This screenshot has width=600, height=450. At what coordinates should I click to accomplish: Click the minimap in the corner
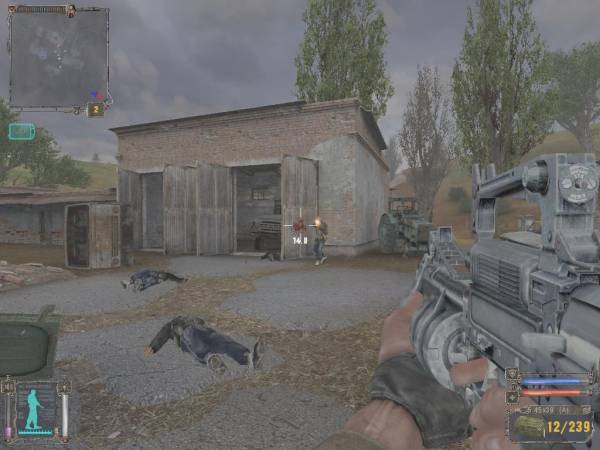point(58,58)
